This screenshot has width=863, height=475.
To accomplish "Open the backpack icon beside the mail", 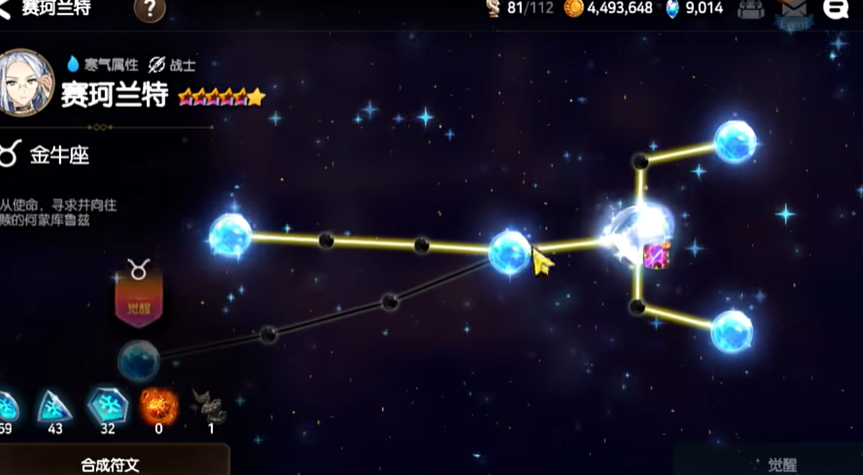I will click(x=751, y=9).
